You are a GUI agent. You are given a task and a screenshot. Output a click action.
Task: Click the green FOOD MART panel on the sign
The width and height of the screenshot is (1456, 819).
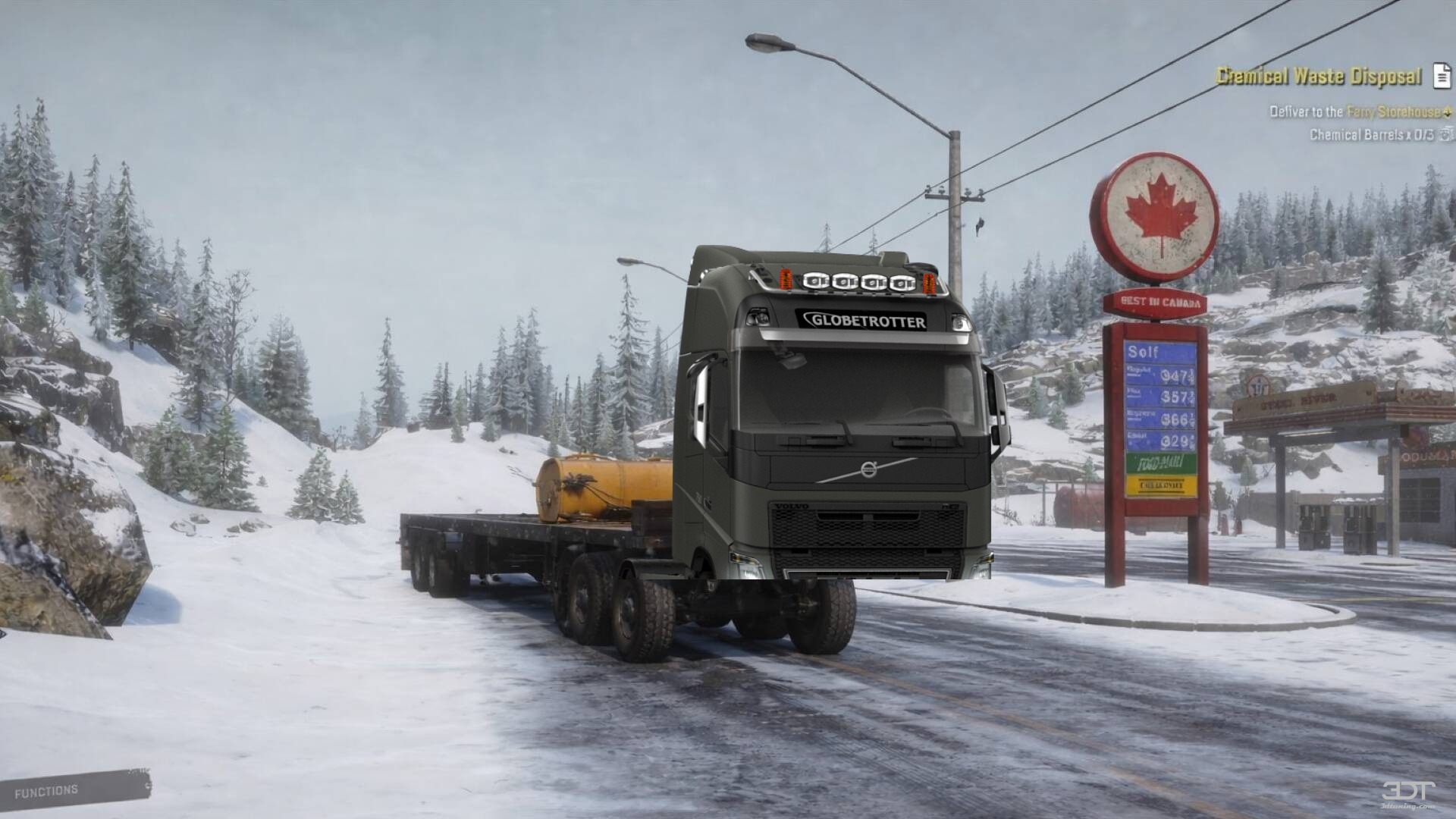pyautogui.click(x=1160, y=463)
